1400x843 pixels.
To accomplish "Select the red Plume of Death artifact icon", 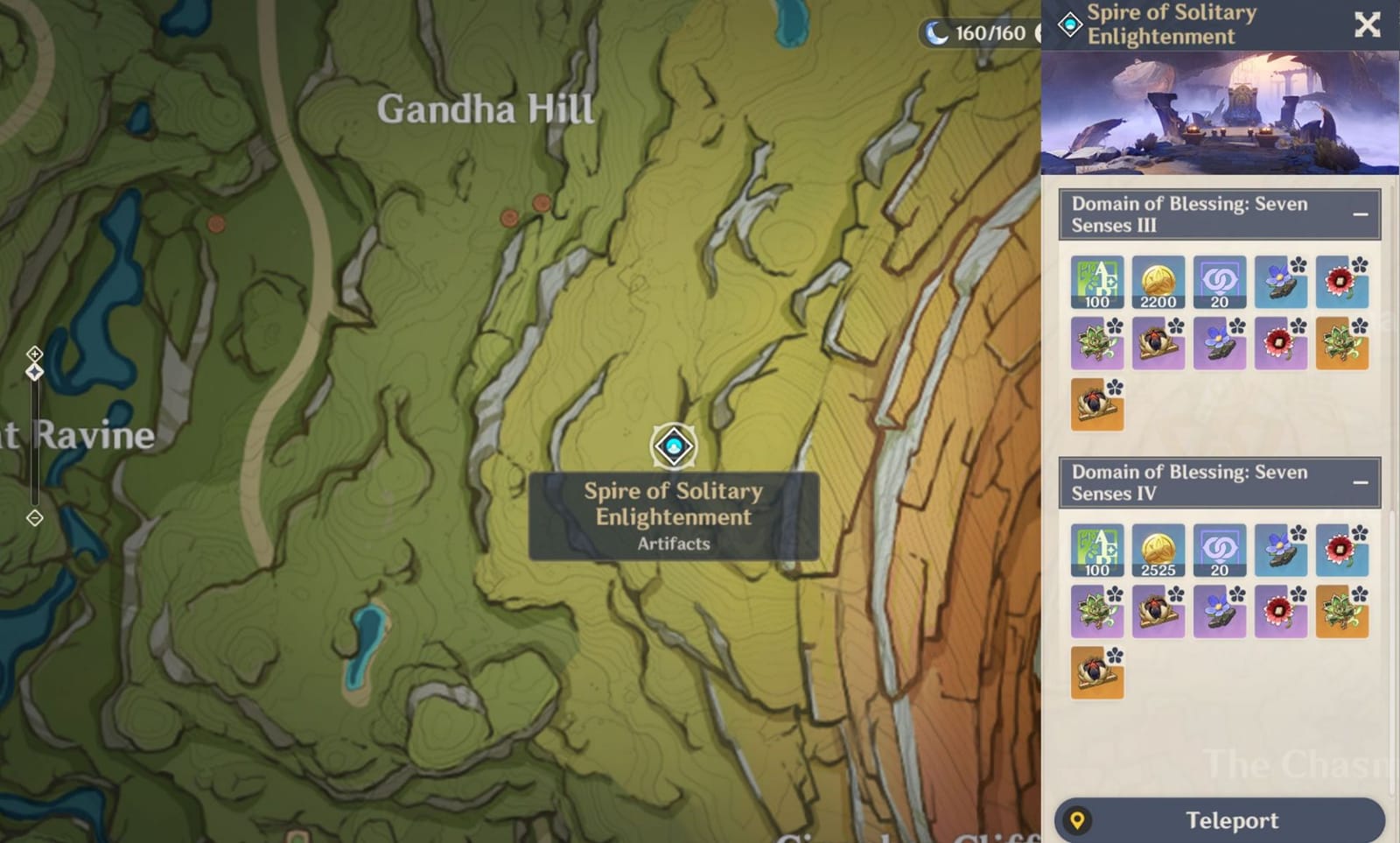I will point(1342,282).
